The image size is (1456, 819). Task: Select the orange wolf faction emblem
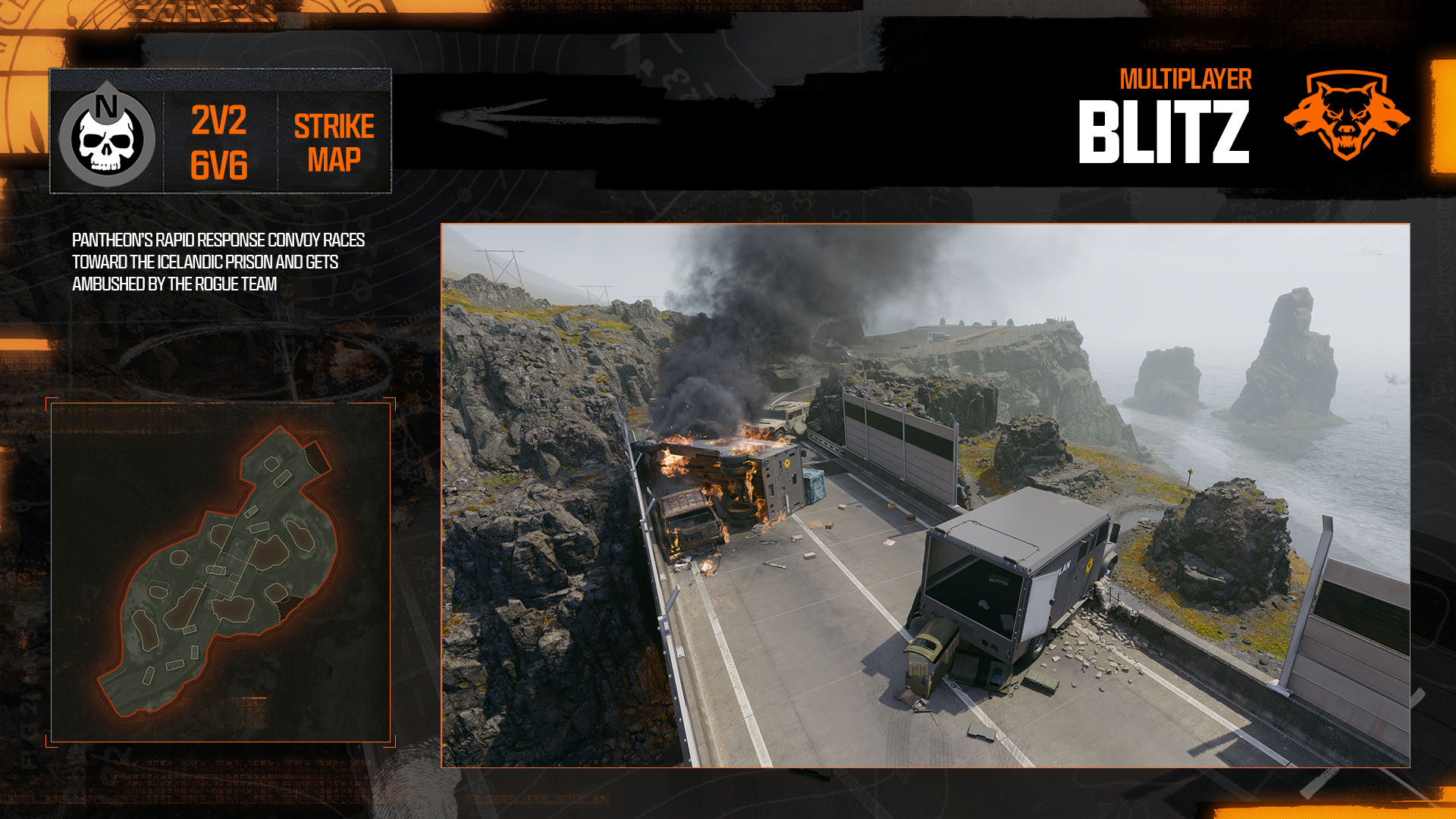click(1346, 116)
